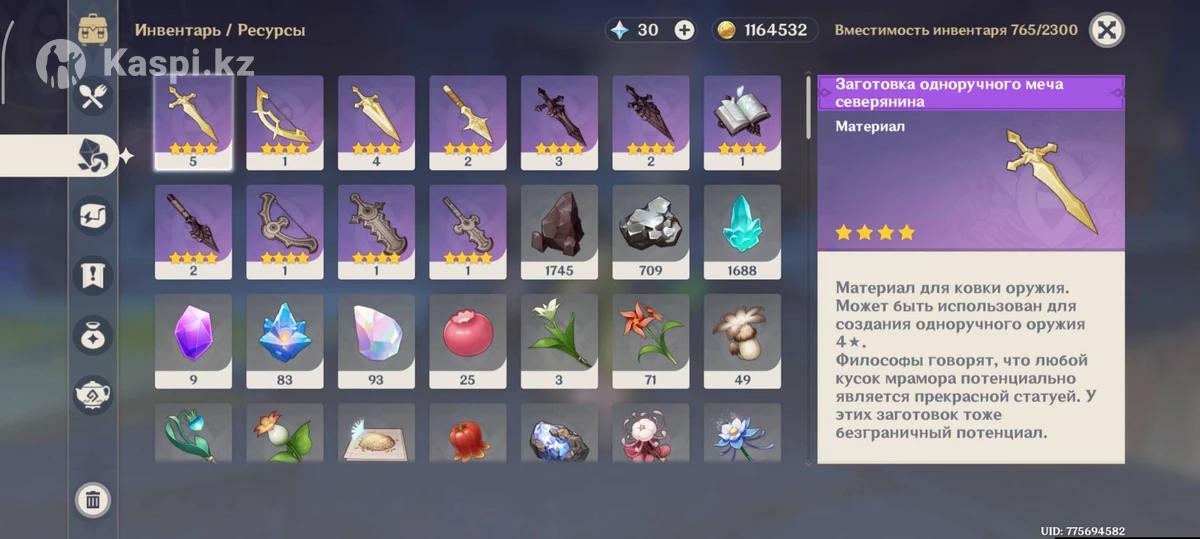Select the book billet with count 1

pyautogui.click(x=742, y=121)
